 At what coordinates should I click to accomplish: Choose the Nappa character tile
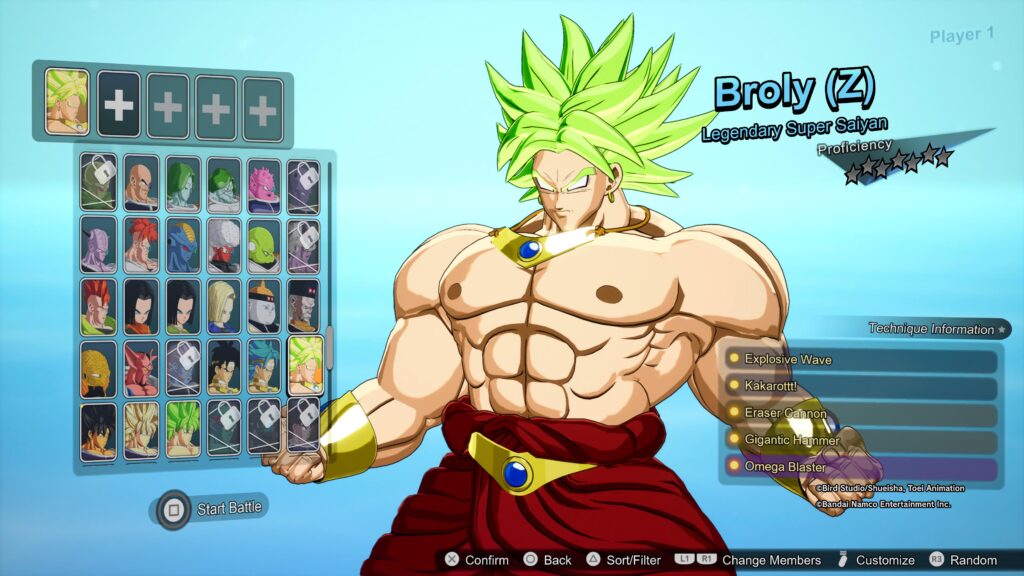(x=141, y=182)
